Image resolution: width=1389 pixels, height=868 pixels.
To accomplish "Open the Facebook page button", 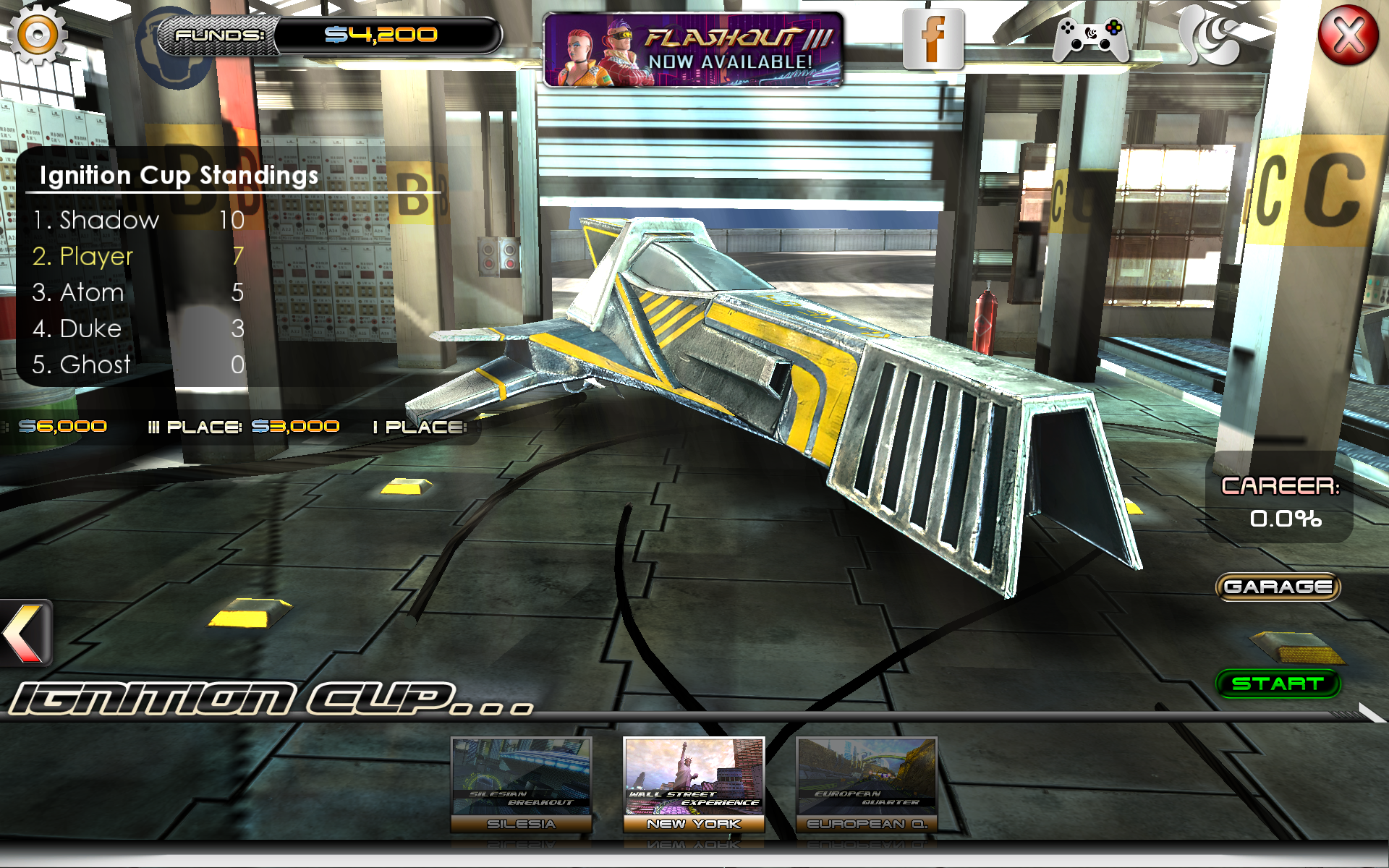I will pos(933,39).
